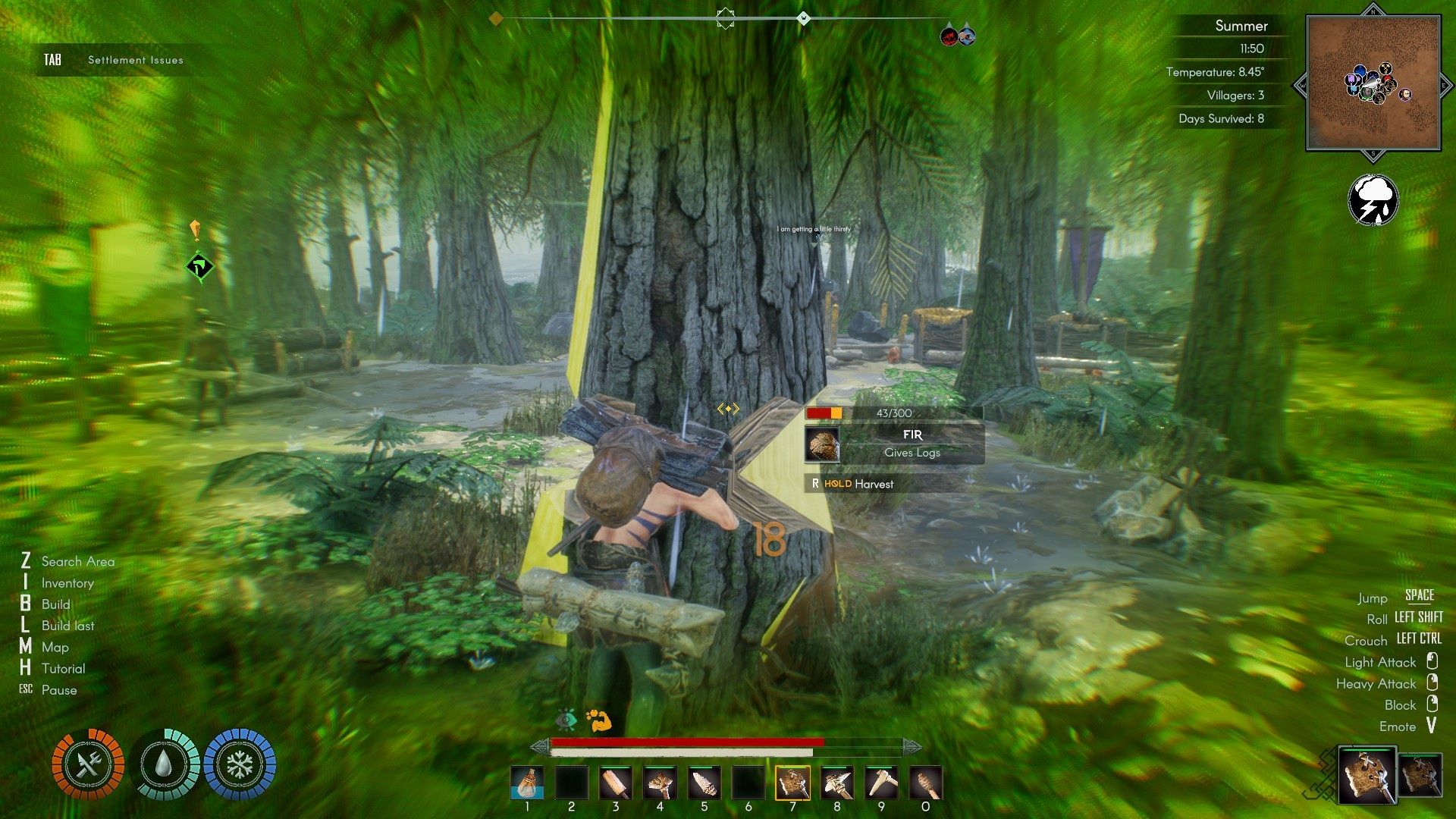Viewport: 1456px width, 819px height.
Task: Choose the stone hammer in slot 4
Action: click(660, 783)
